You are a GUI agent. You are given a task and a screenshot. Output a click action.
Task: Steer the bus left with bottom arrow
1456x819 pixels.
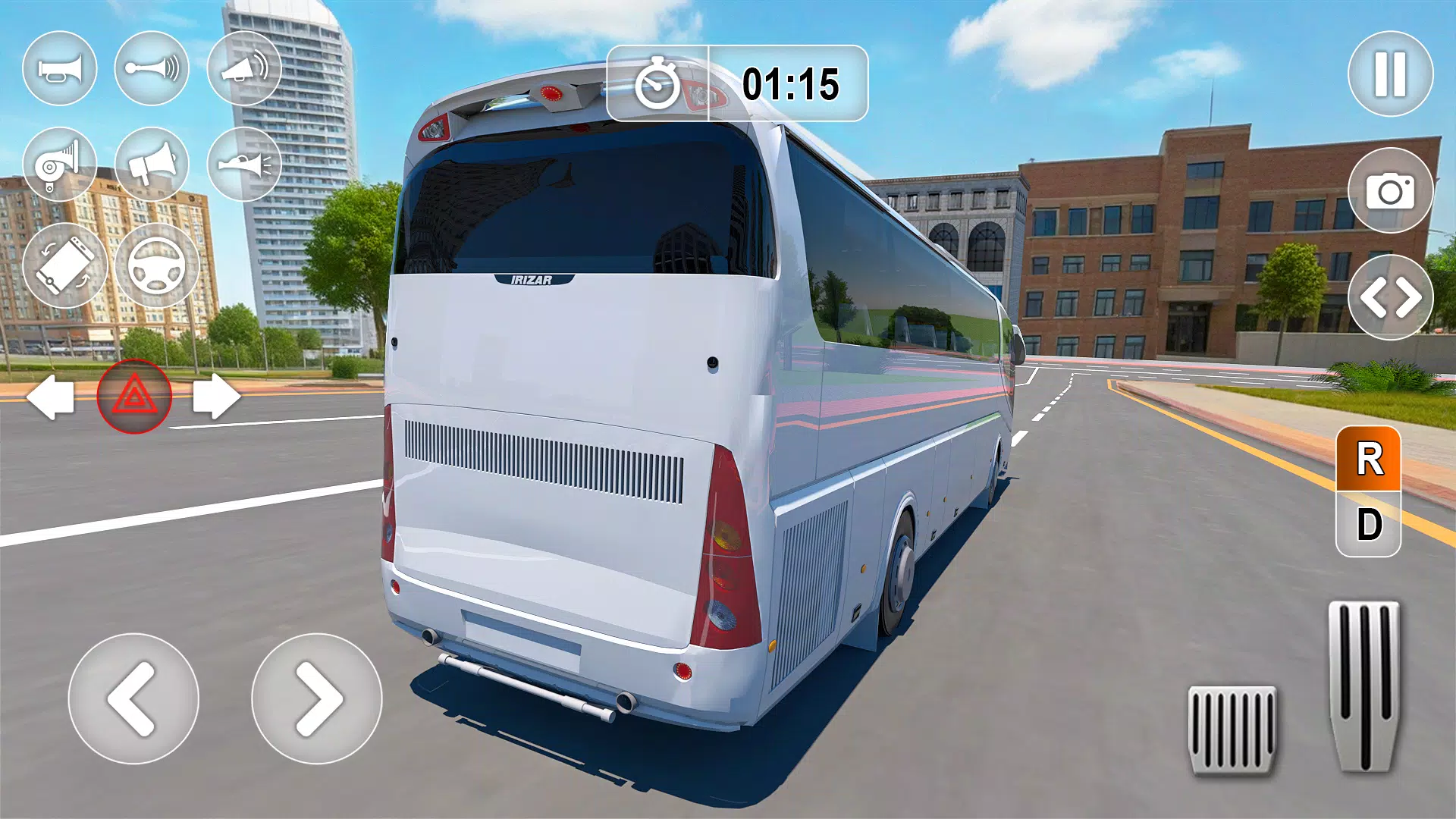135,699
